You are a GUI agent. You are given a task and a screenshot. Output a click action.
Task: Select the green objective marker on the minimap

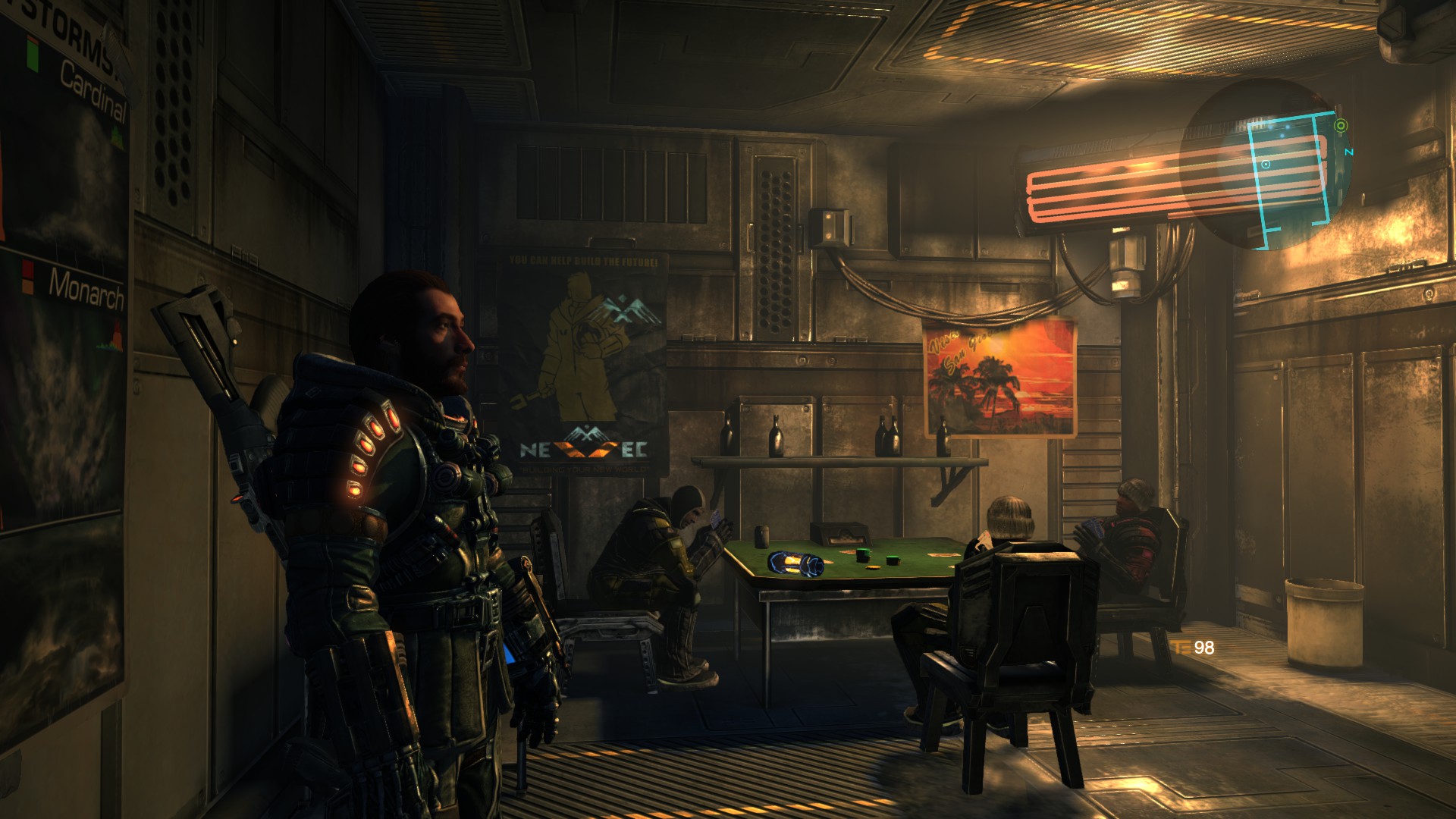tap(1340, 126)
